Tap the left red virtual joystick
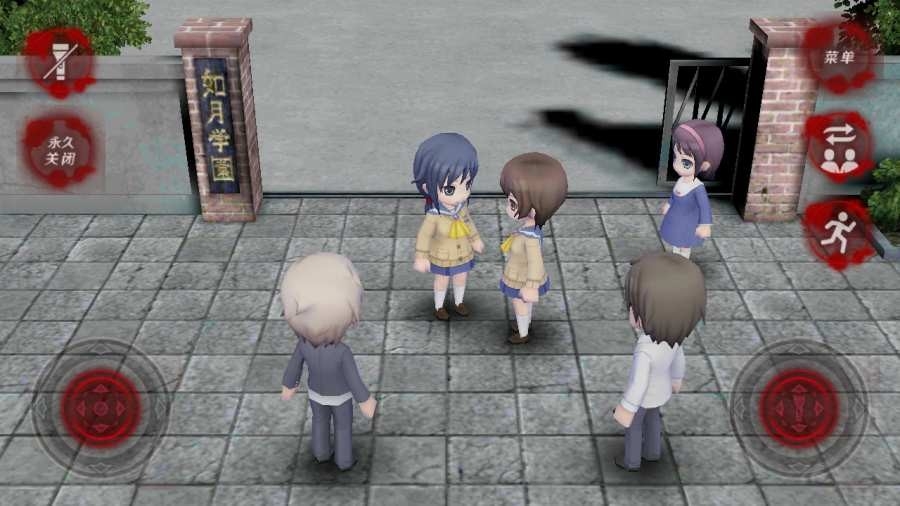 click(100, 407)
